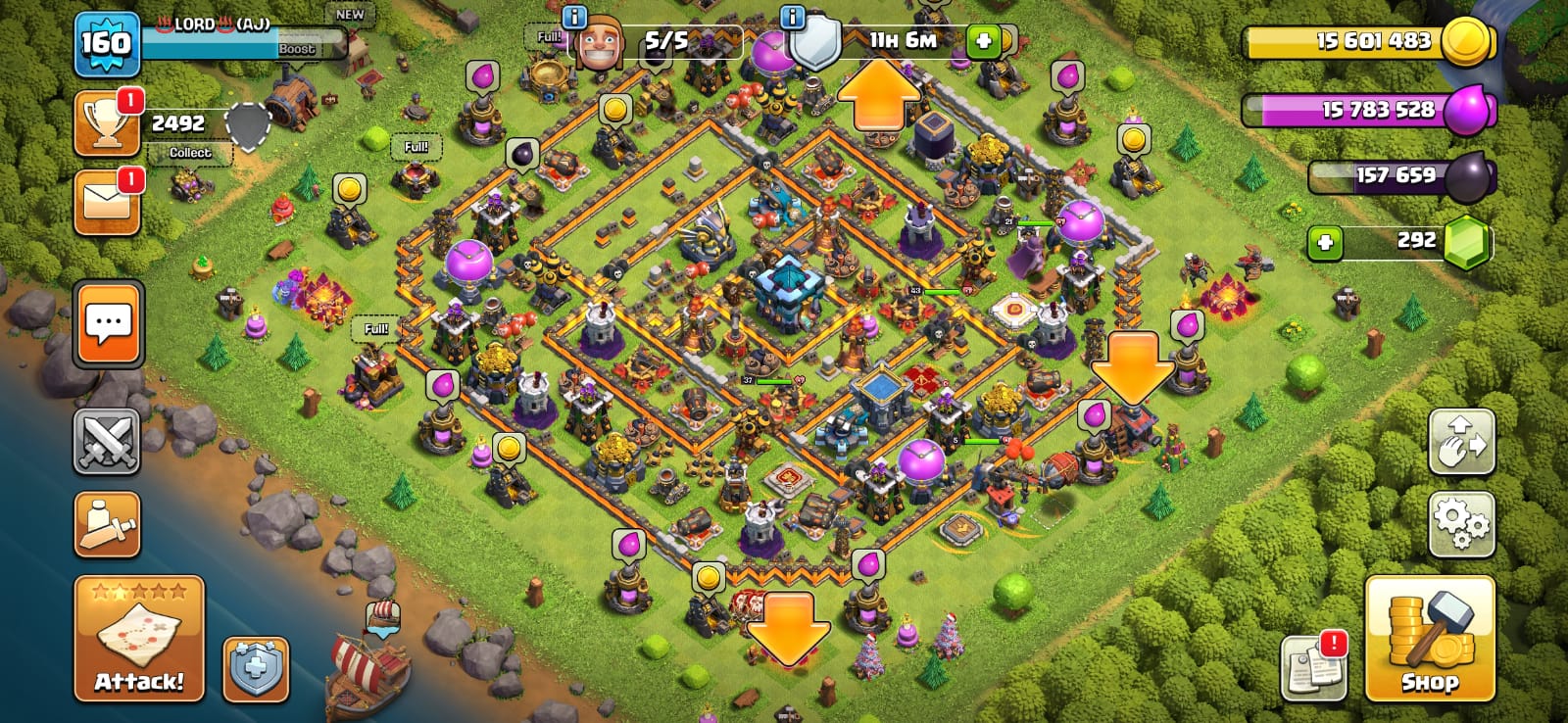
Task: Open the blue shield supercharge button
Action: point(256,669)
